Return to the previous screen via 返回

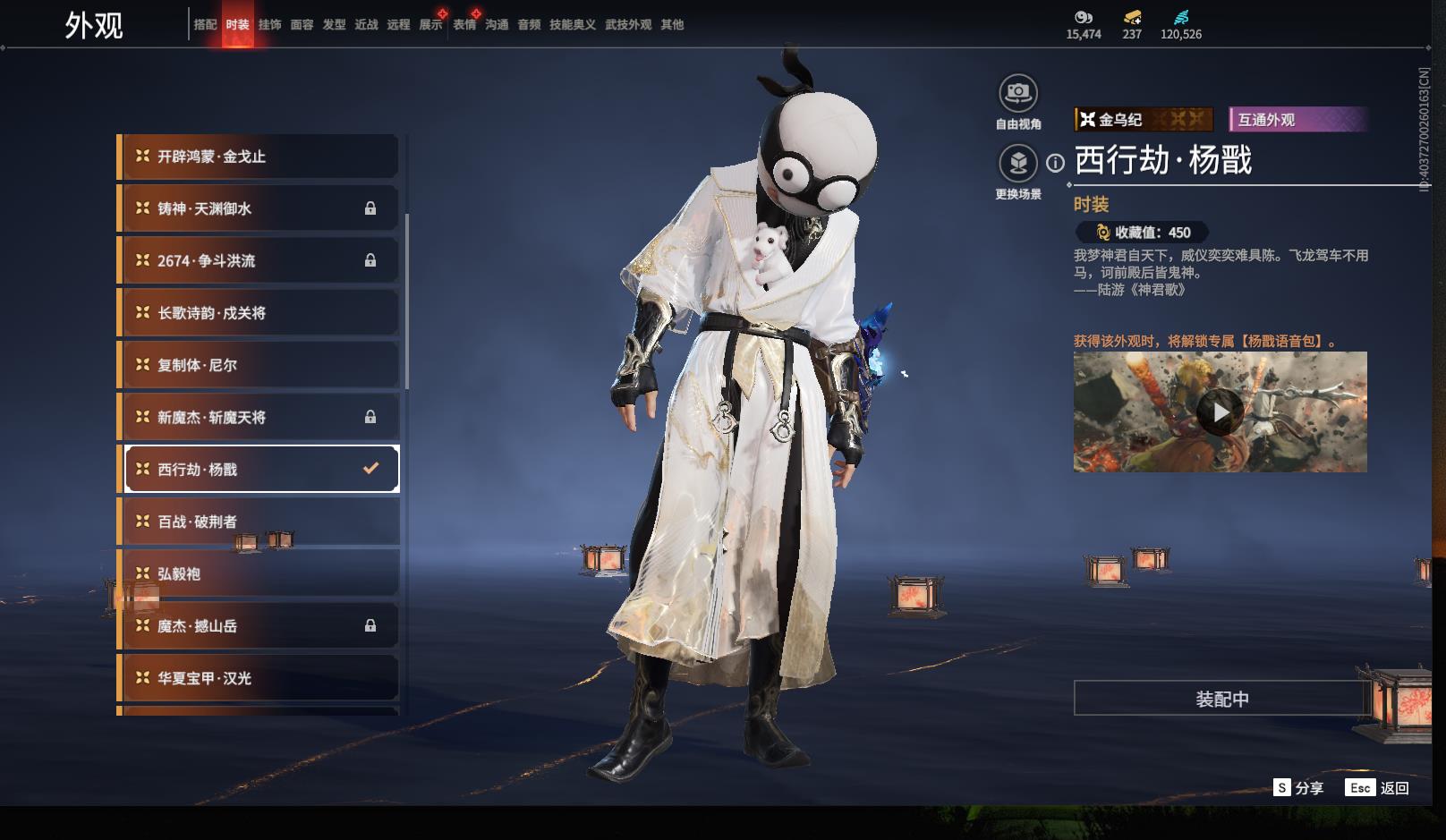[x=1378, y=788]
